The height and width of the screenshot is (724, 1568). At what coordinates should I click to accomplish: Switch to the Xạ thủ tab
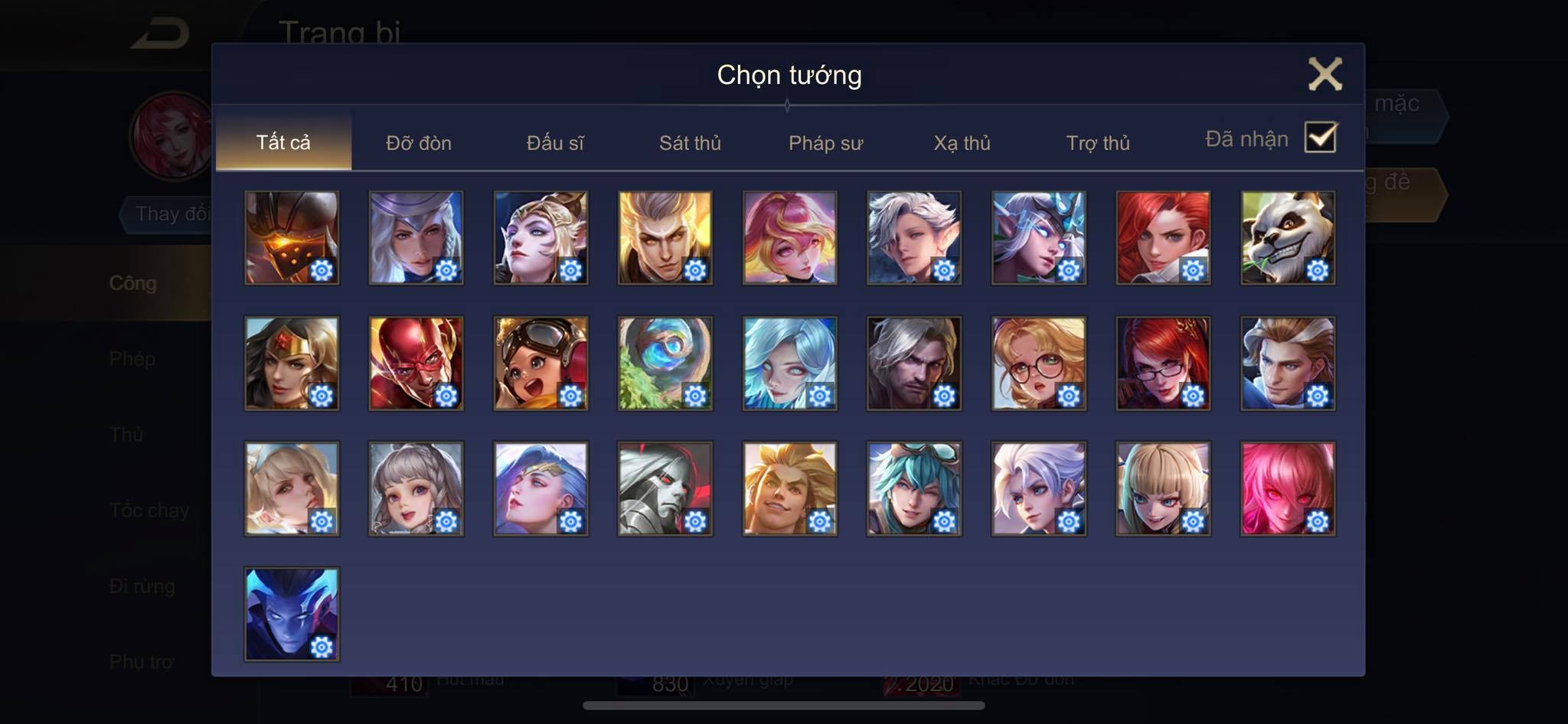pos(962,142)
